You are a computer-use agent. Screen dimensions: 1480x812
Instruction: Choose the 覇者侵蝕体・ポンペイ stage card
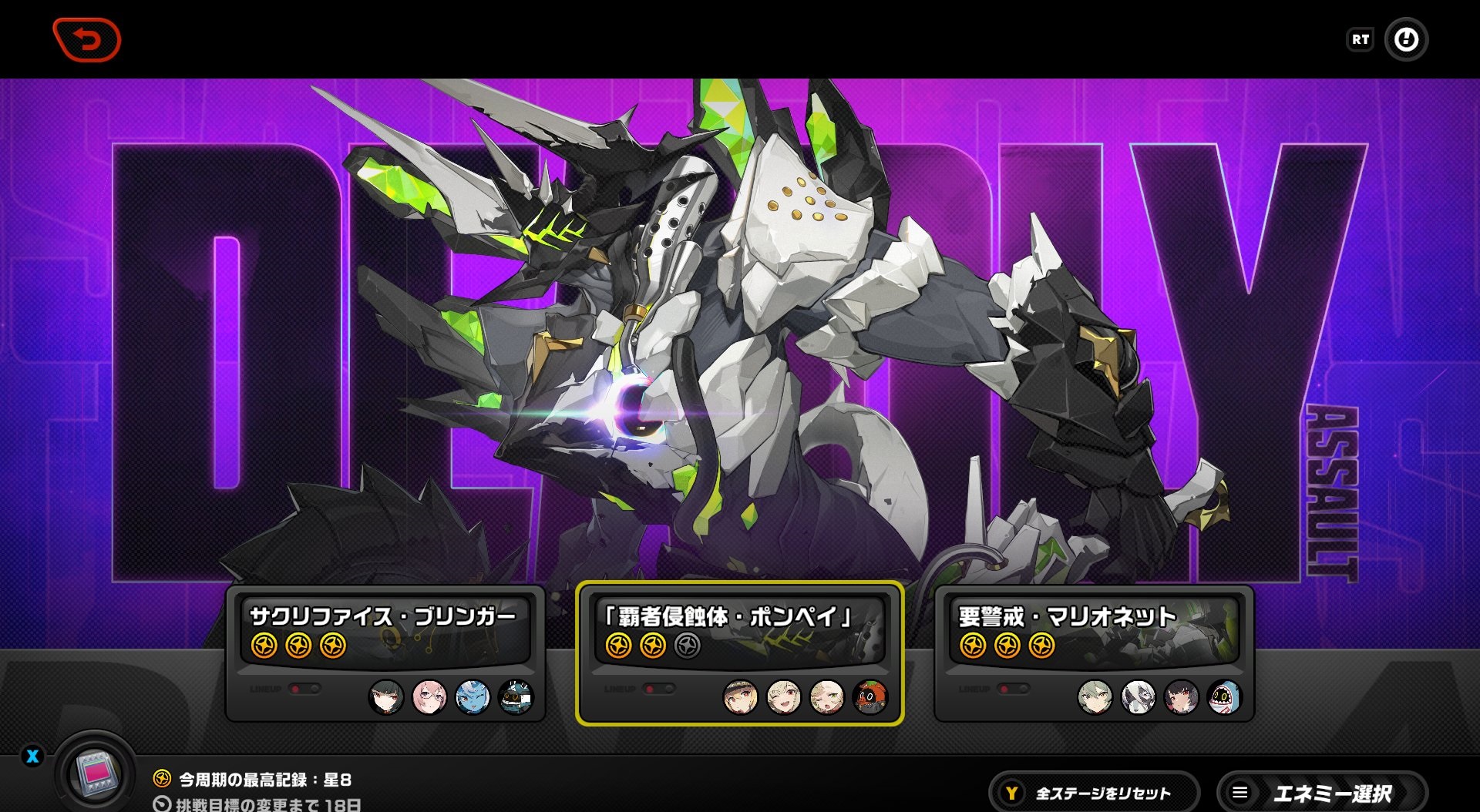[739, 652]
